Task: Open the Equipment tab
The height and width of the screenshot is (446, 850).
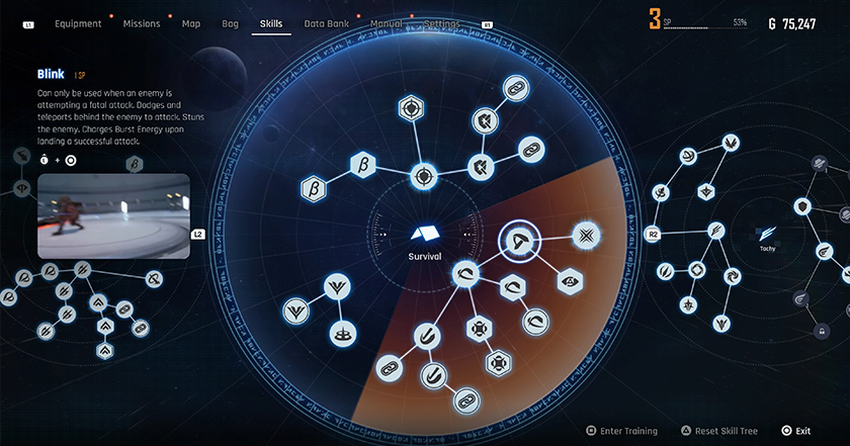Action: click(78, 23)
